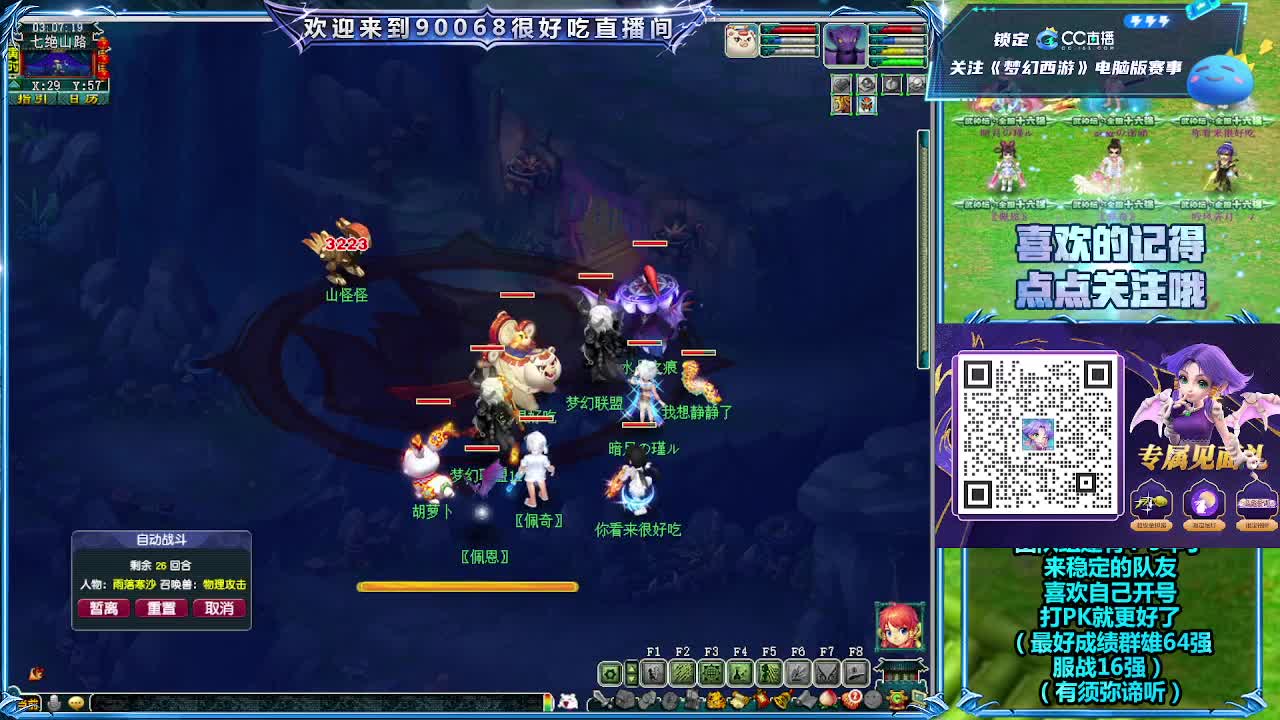This screenshot has width=1280, height=720.
Task: Collapse the skill bar using the down arrow
Action: [x=631, y=680]
